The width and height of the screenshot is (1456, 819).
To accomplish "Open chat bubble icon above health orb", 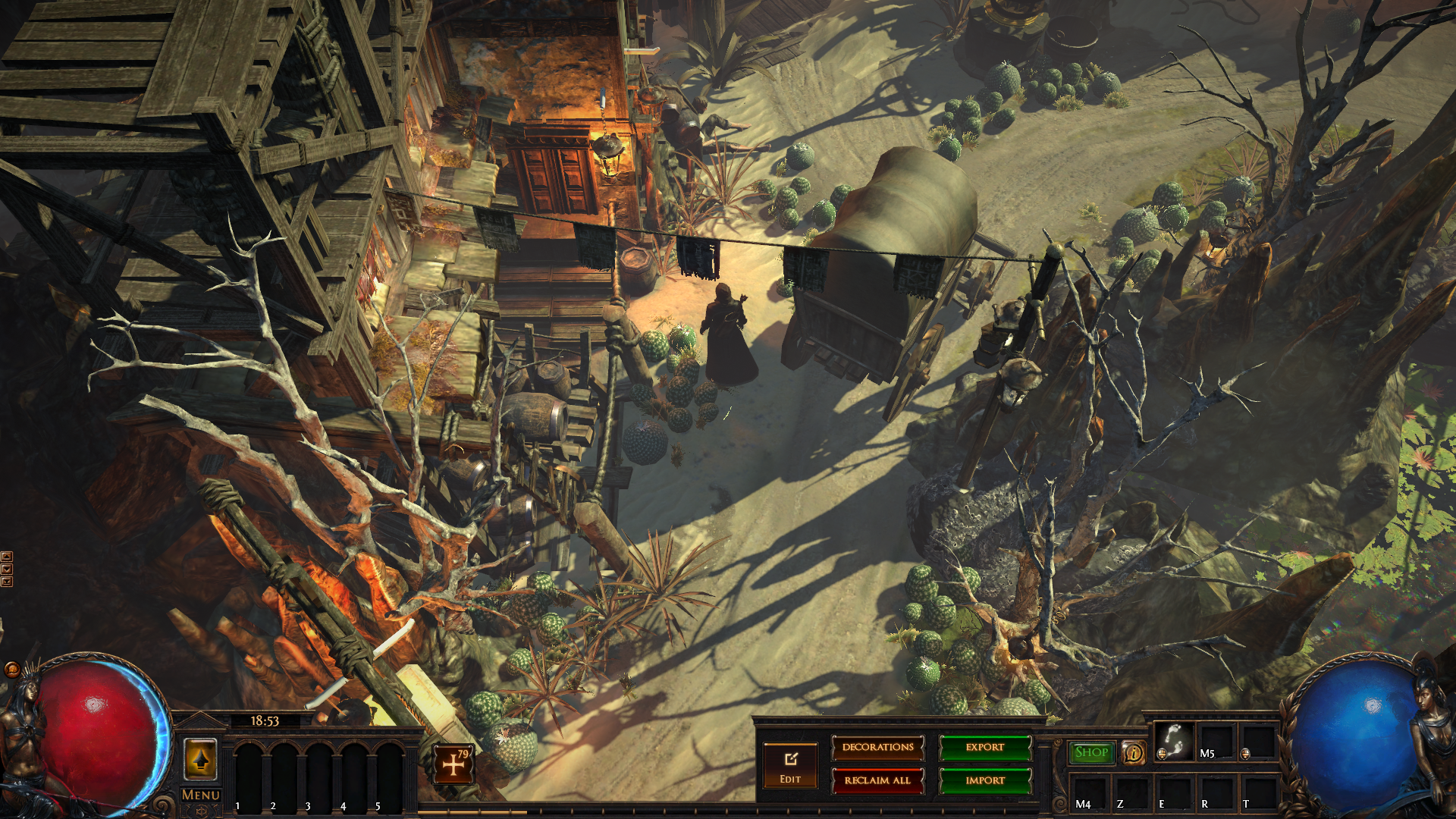I will tap(12, 669).
